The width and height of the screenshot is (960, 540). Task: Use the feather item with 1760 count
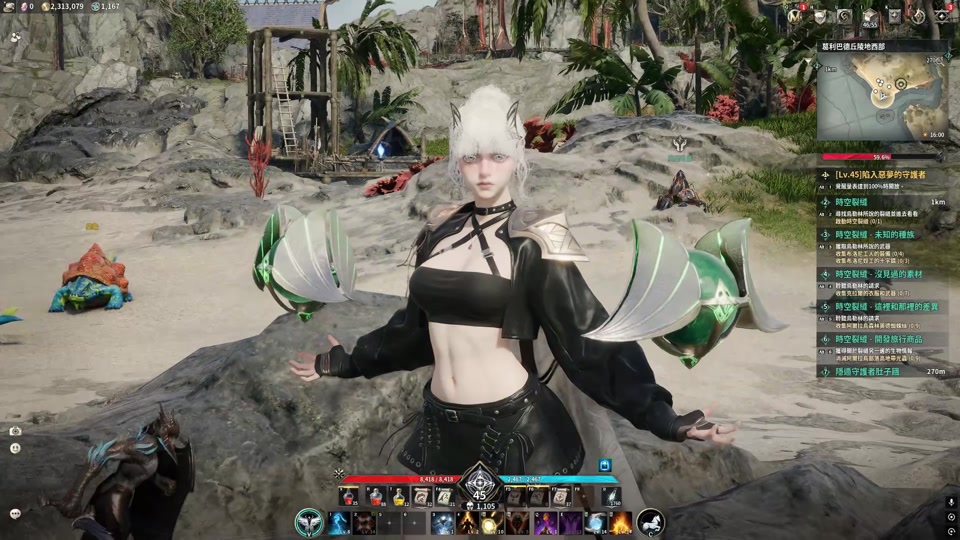[x=609, y=496]
